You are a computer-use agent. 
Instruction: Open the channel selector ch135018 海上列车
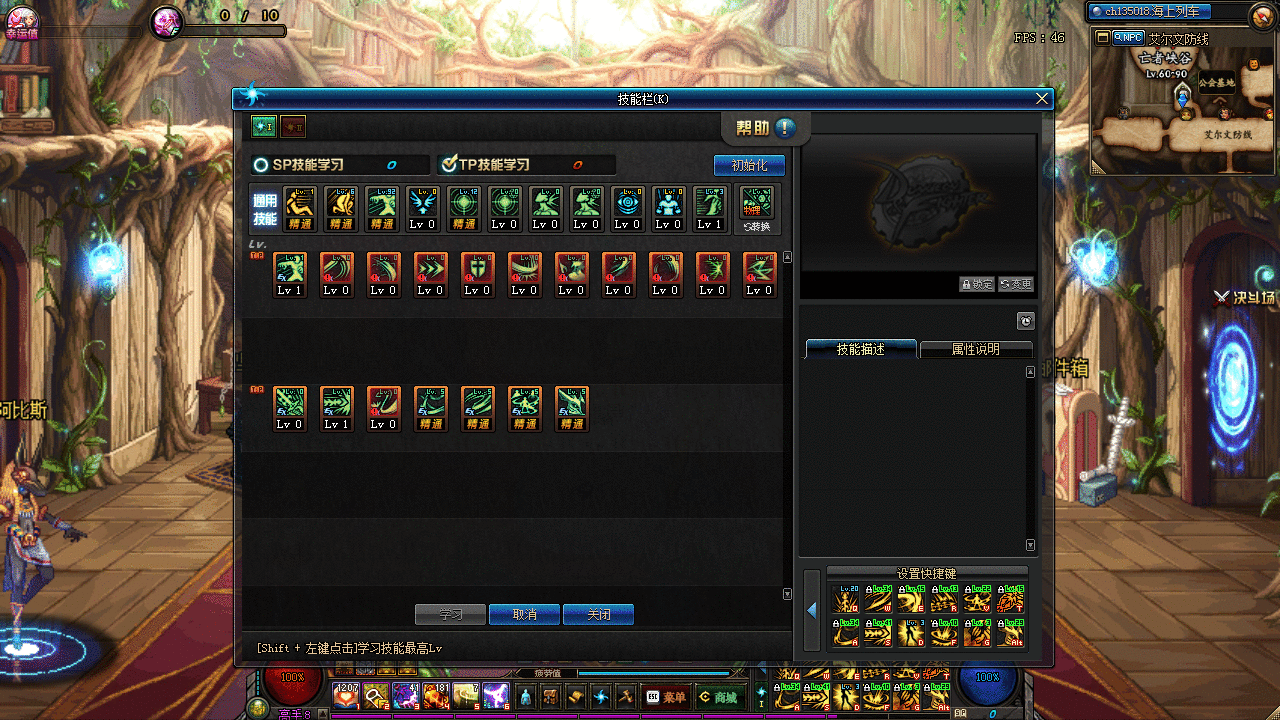tap(1150, 12)
